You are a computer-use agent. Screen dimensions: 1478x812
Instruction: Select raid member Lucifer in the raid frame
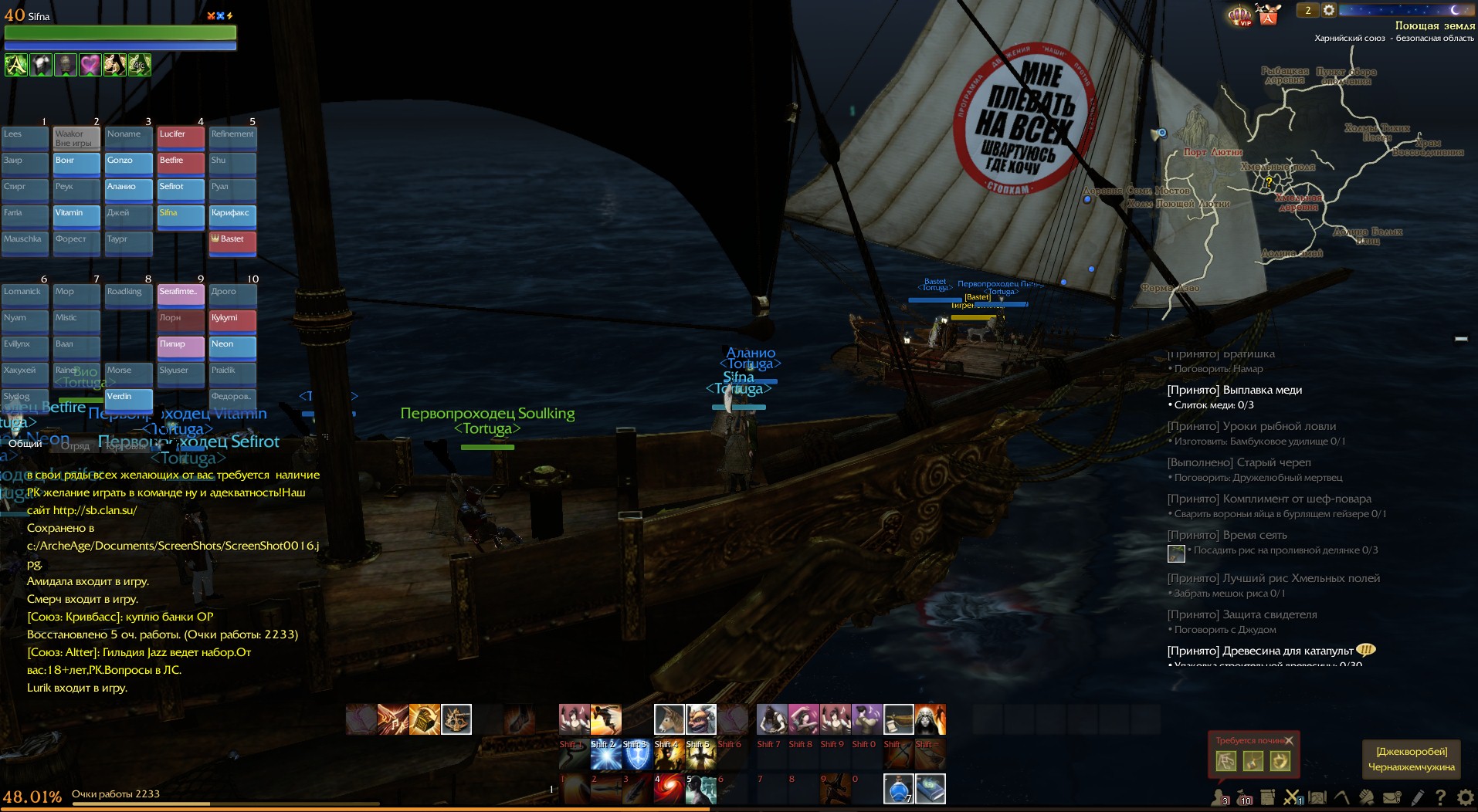(181, 137)
